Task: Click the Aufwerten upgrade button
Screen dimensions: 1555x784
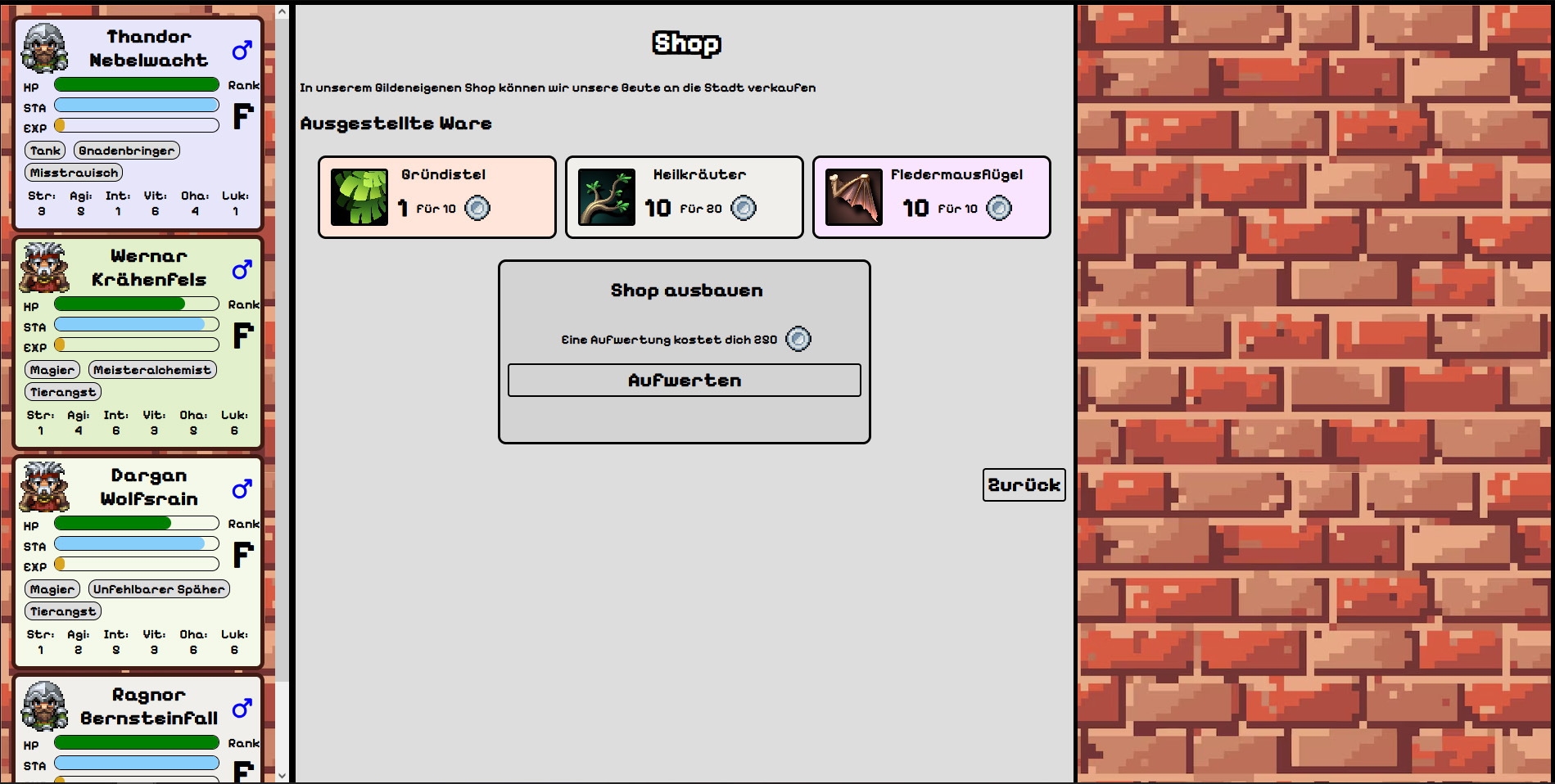Action: (684, 381)
